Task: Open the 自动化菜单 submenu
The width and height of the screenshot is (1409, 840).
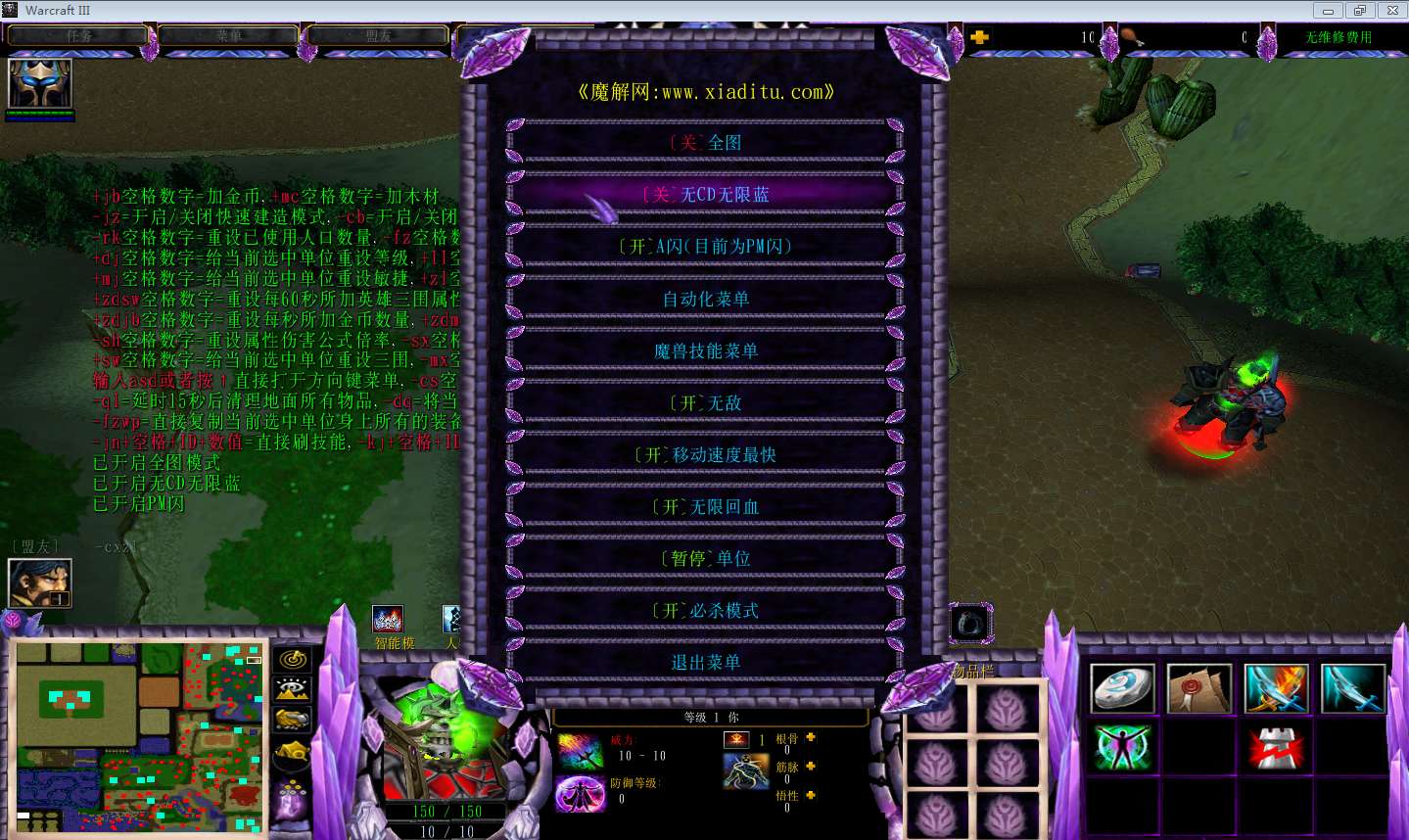Action: click(705, 299)
